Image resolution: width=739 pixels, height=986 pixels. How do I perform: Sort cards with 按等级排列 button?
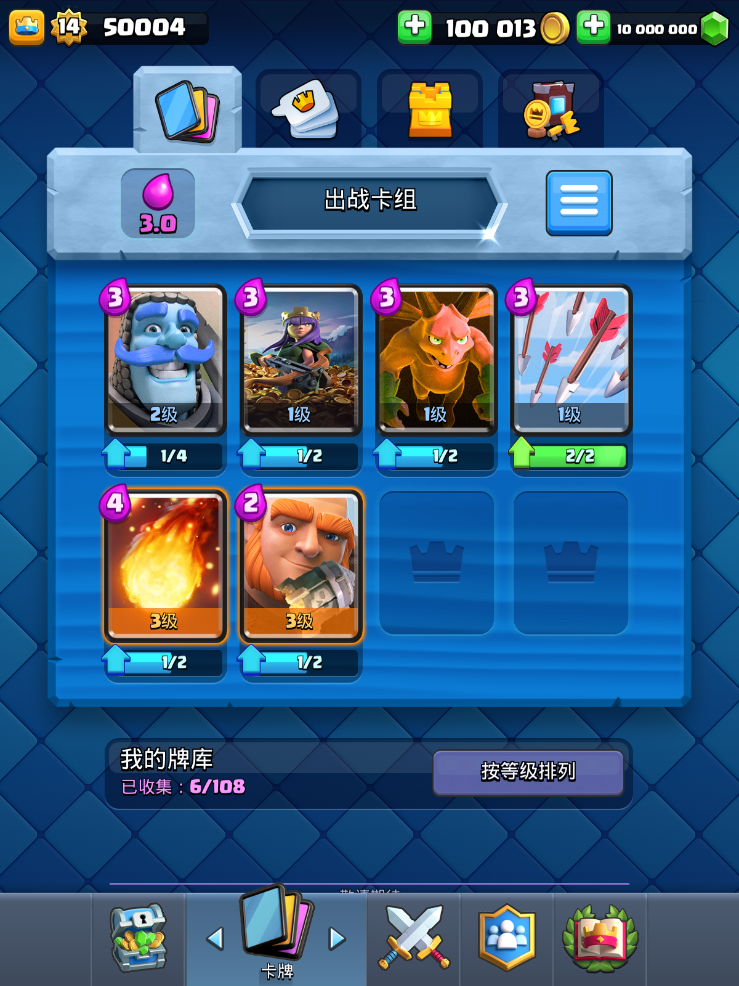[528, 772]
